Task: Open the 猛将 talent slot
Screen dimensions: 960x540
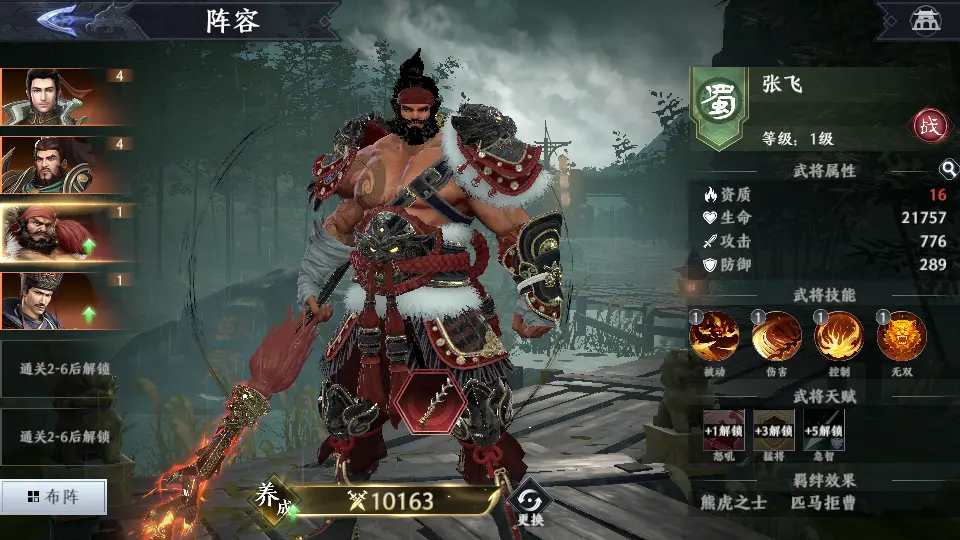Action: [773, 431]
